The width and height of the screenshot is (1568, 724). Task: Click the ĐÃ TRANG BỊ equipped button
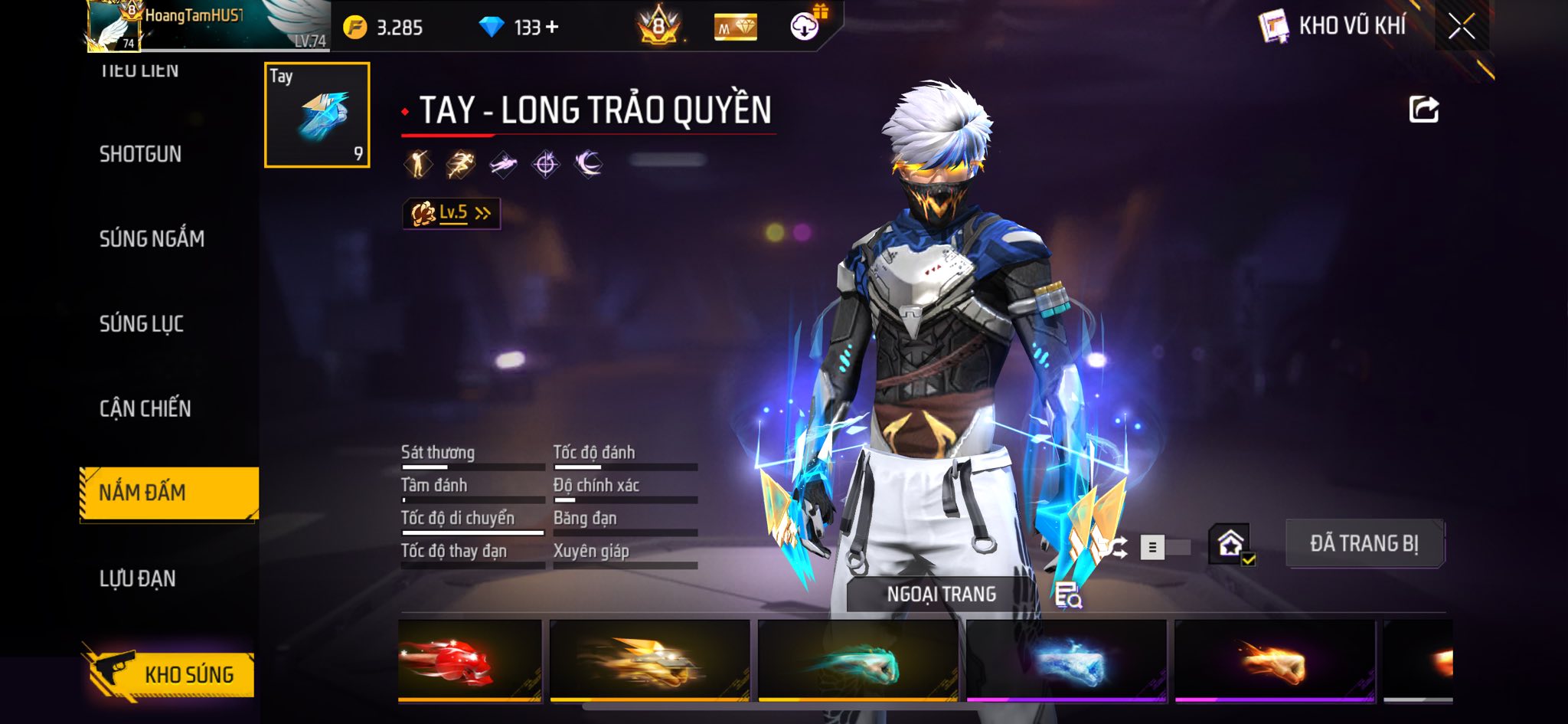1364,543
